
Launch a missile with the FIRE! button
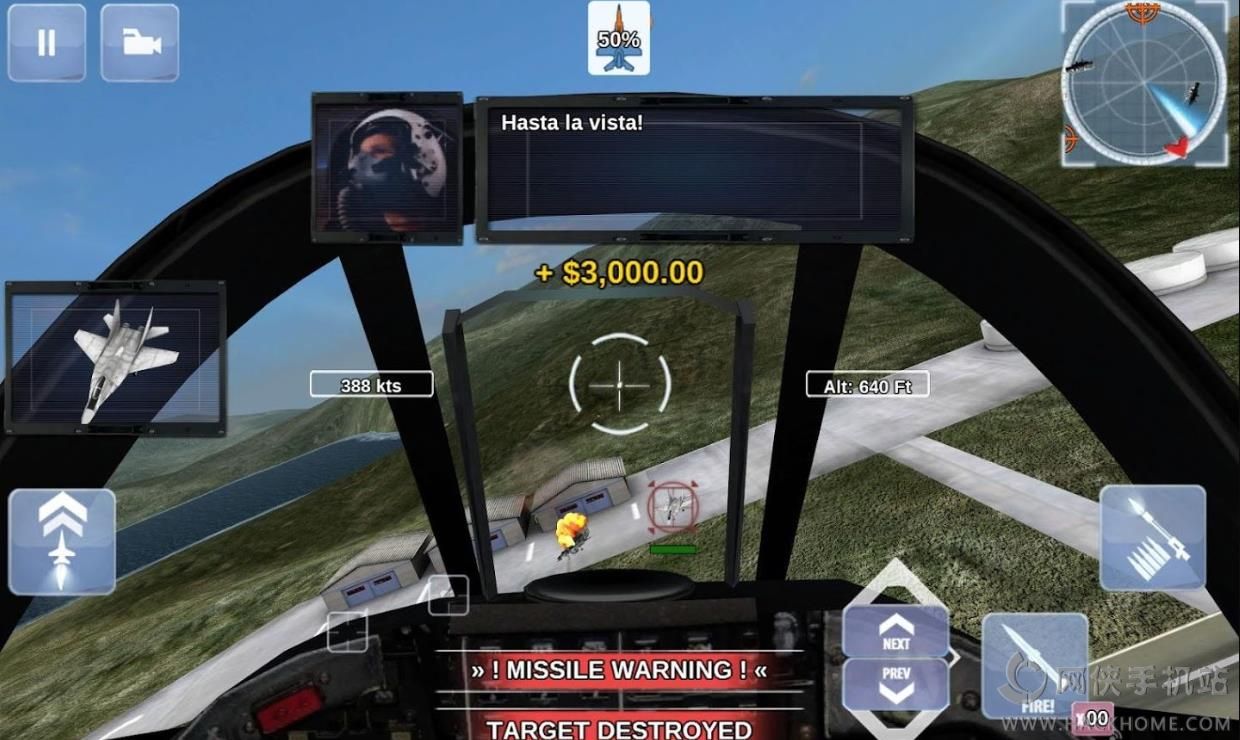point(1035,665)
